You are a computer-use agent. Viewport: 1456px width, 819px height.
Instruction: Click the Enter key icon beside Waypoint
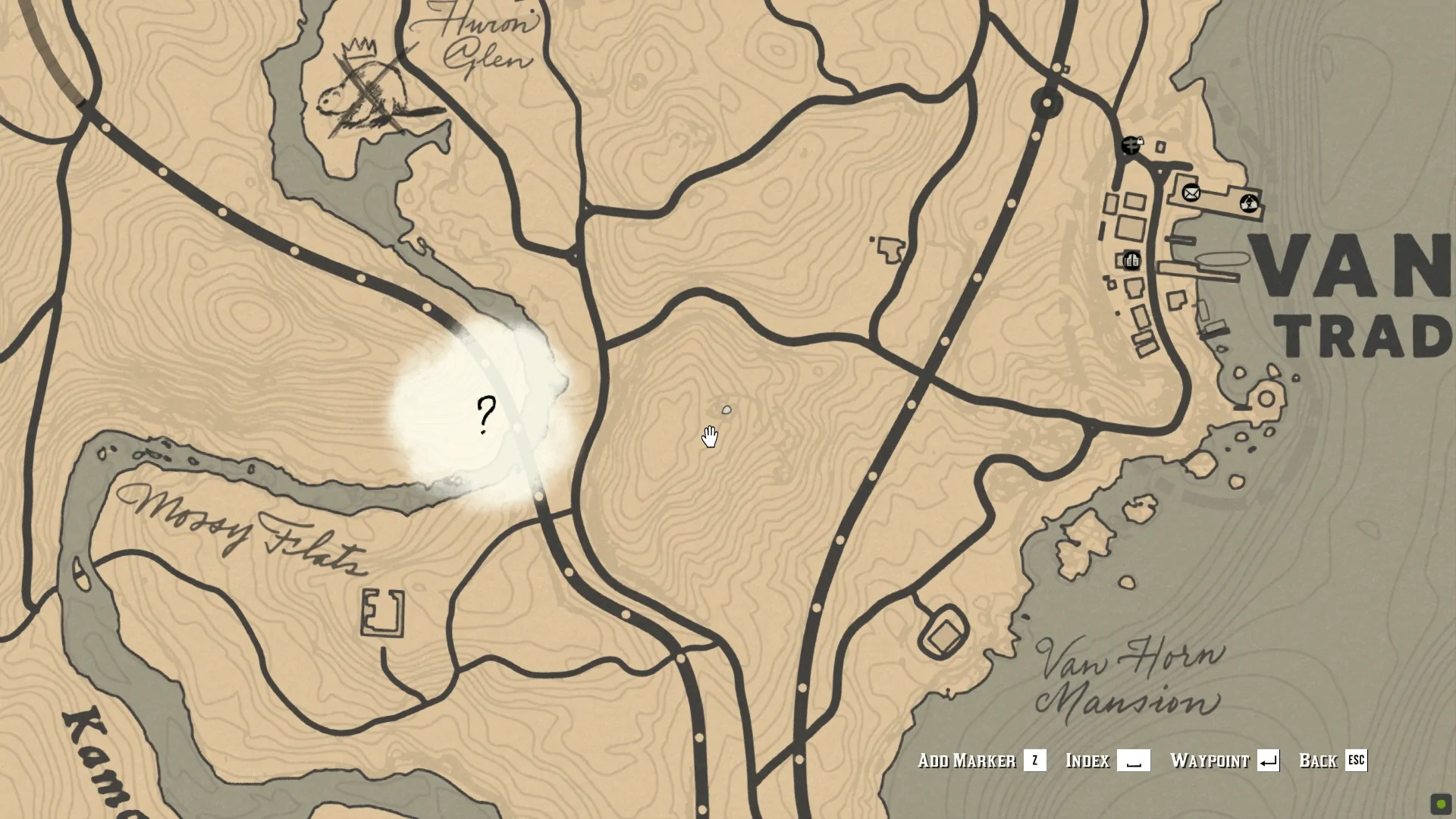coord(1269,761)
